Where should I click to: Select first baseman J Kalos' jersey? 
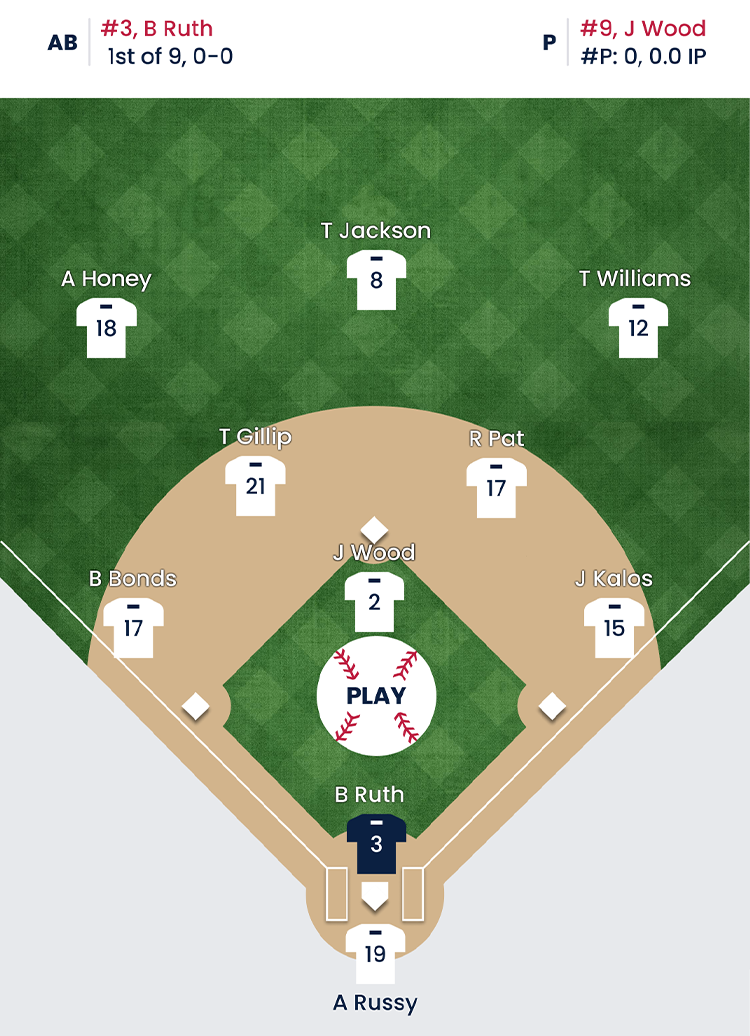[613, 627]
